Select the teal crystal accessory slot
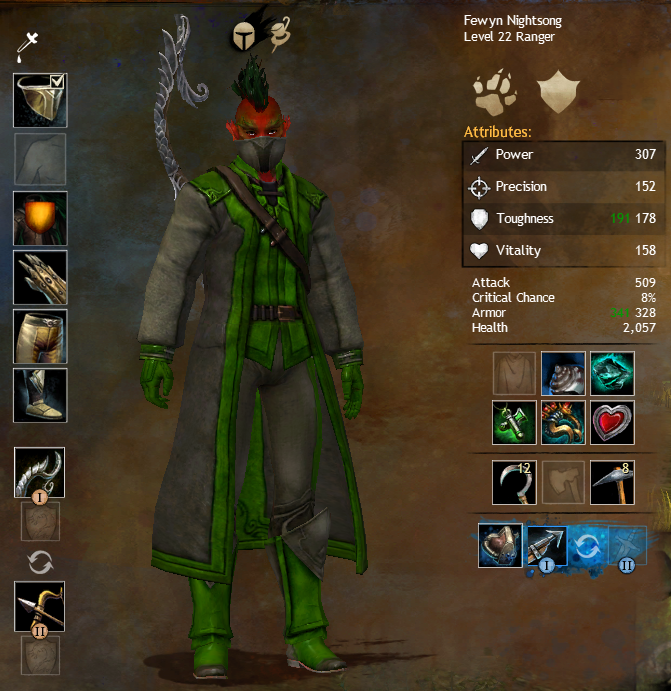This screenshot has height=691, width=671. 611,373
